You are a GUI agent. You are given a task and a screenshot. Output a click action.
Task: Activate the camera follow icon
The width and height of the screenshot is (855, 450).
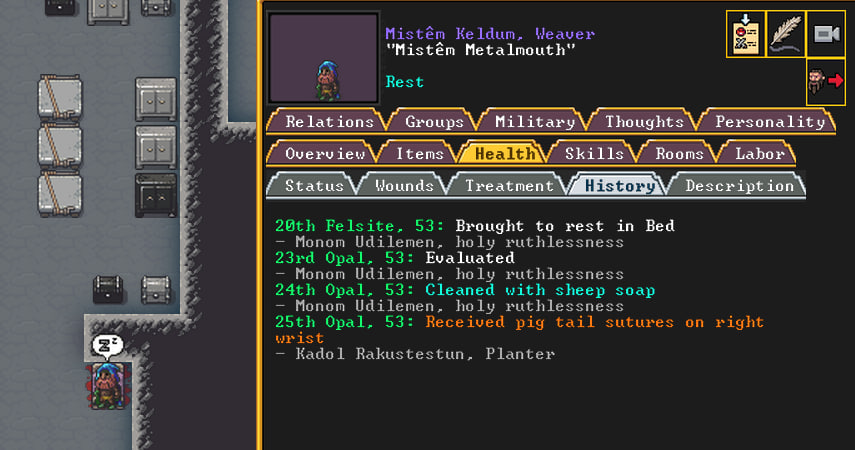[x=826, y=34]
